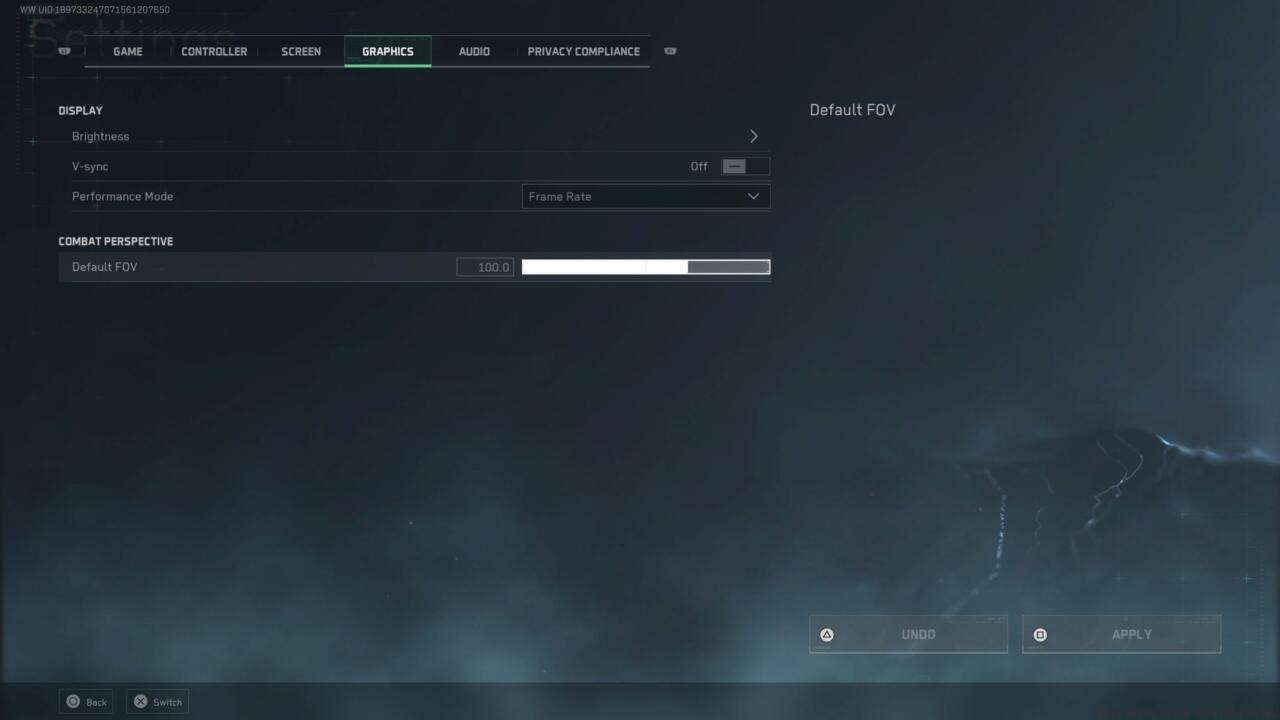This screenshot has height=720, width=1280.
Task: Click the Default FOV value field showing 100.0
Action: [x=484, y=267]
